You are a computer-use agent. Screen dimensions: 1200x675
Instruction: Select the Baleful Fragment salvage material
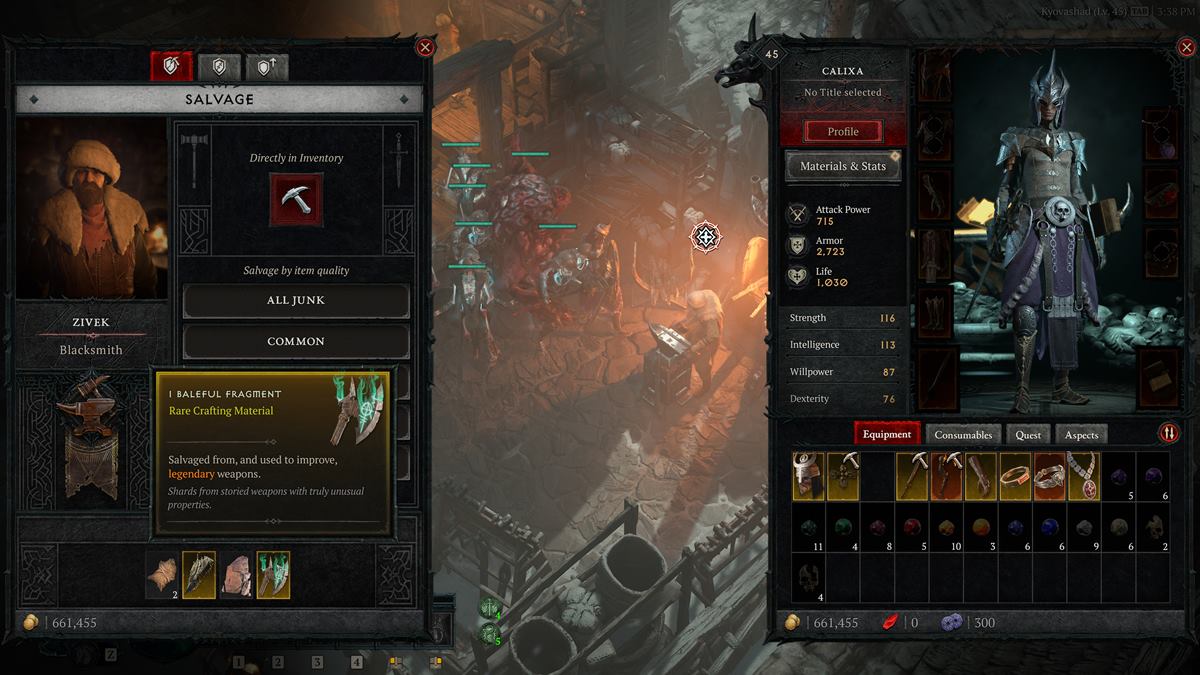click(x=273, y=575)
